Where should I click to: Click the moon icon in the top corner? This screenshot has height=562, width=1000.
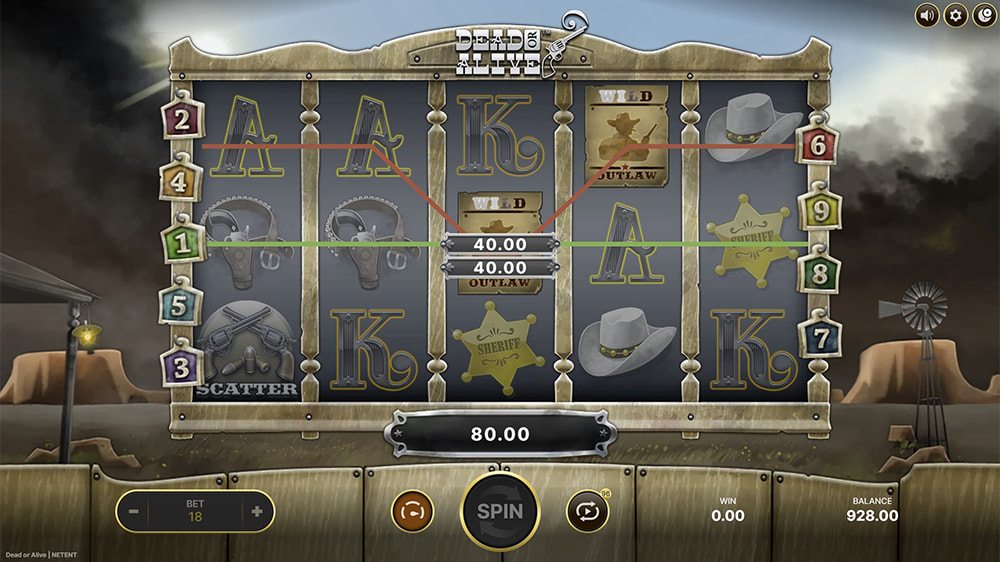tap(984, 15)
